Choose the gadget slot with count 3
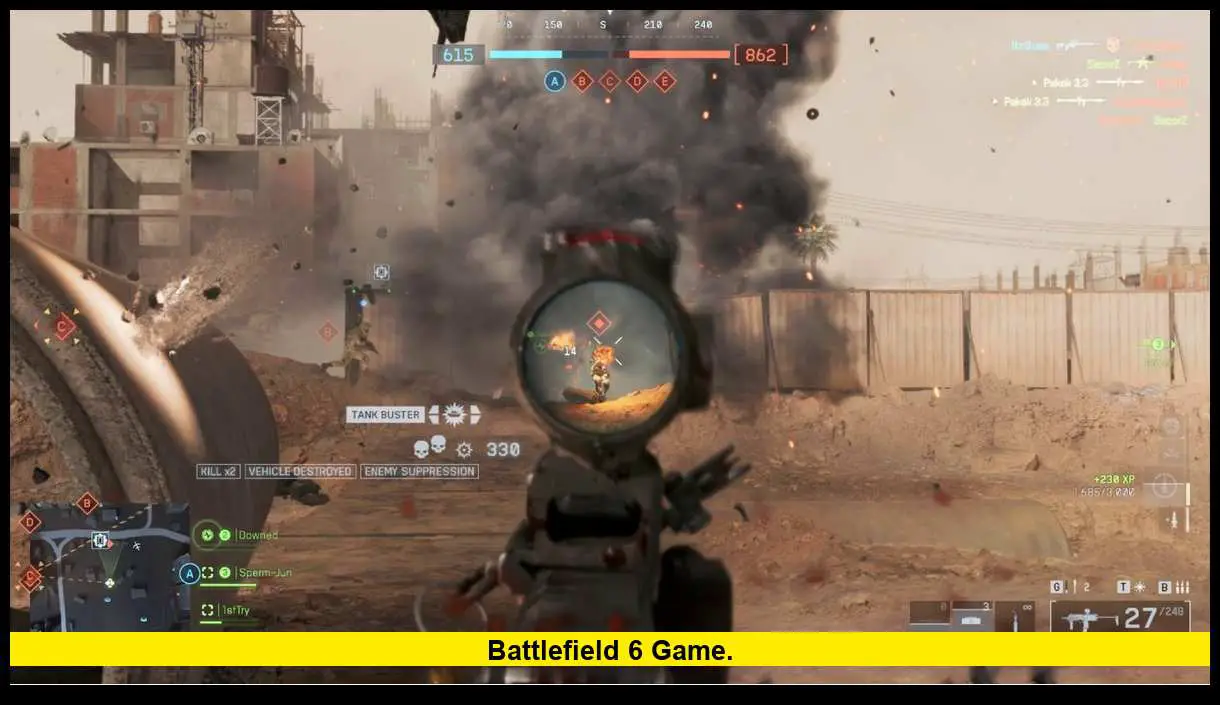Image resolution: width=1220 pixels, height=705 pixels. point(973,615)
